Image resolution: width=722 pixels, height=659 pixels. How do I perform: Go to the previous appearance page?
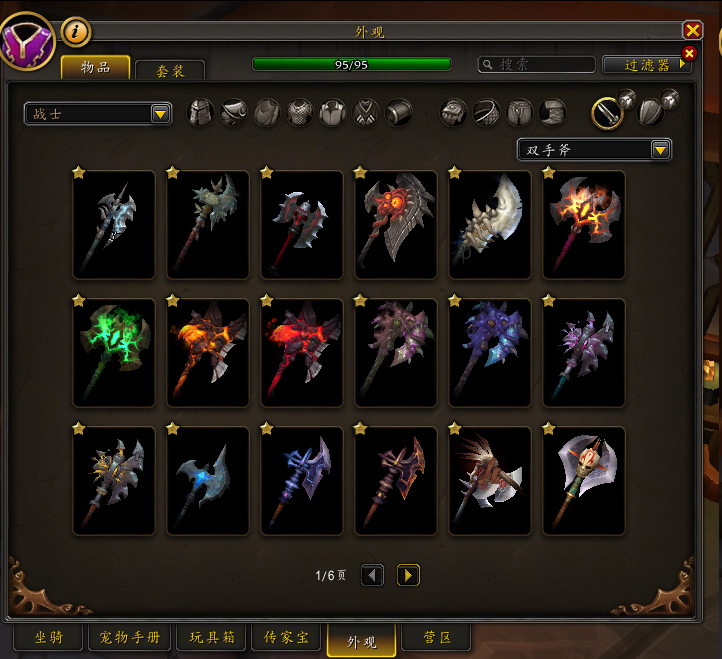(x=372, y=575)
